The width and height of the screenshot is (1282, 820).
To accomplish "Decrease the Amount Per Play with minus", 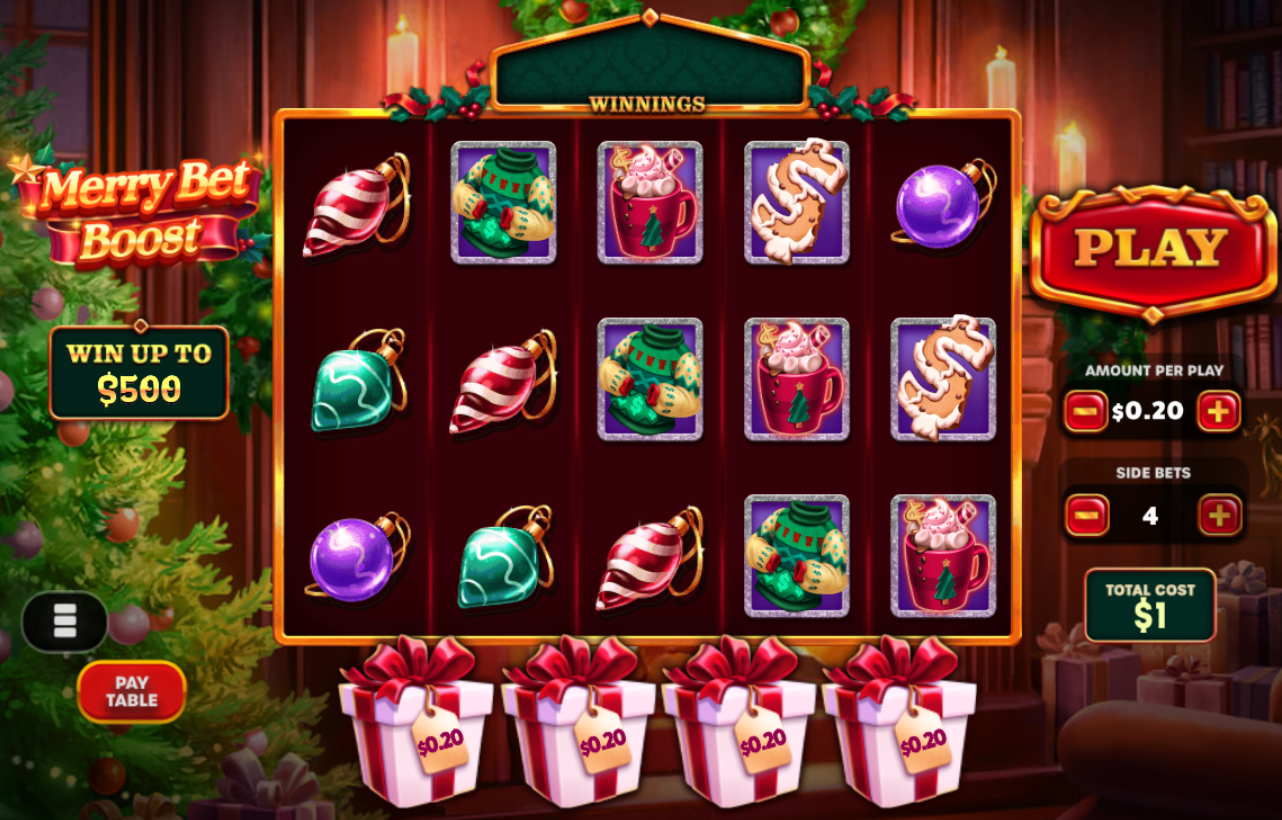I will pyautogui.click(x=1086, y=410).
